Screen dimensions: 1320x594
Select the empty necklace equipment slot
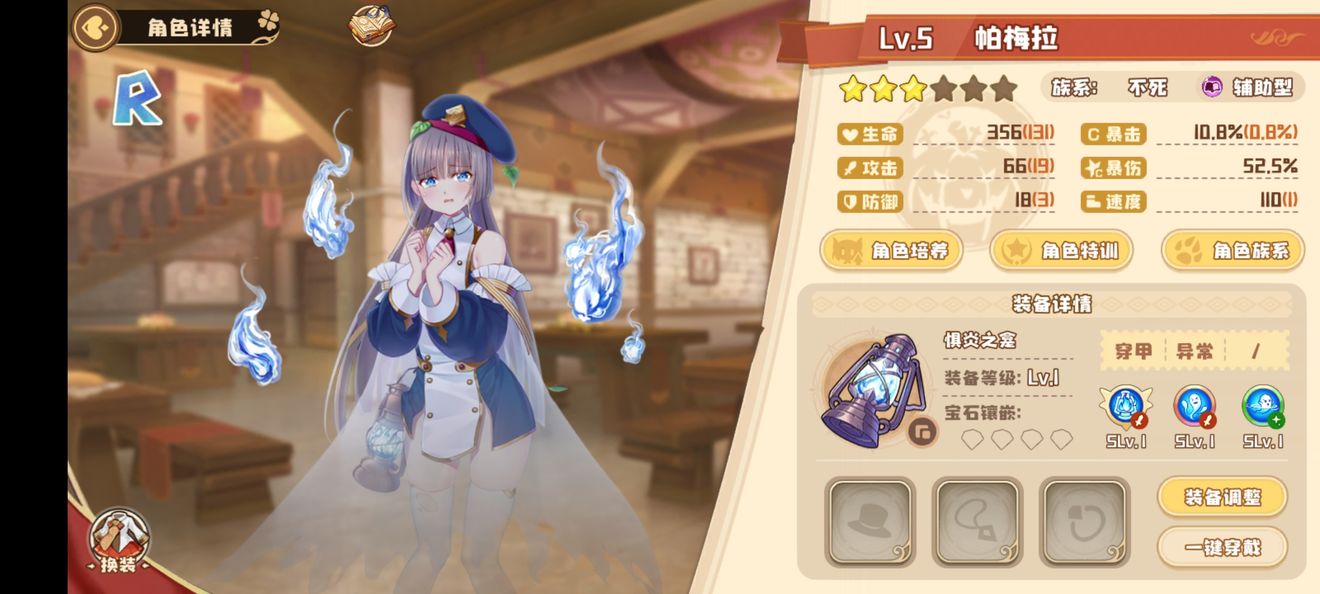point(977,521)
